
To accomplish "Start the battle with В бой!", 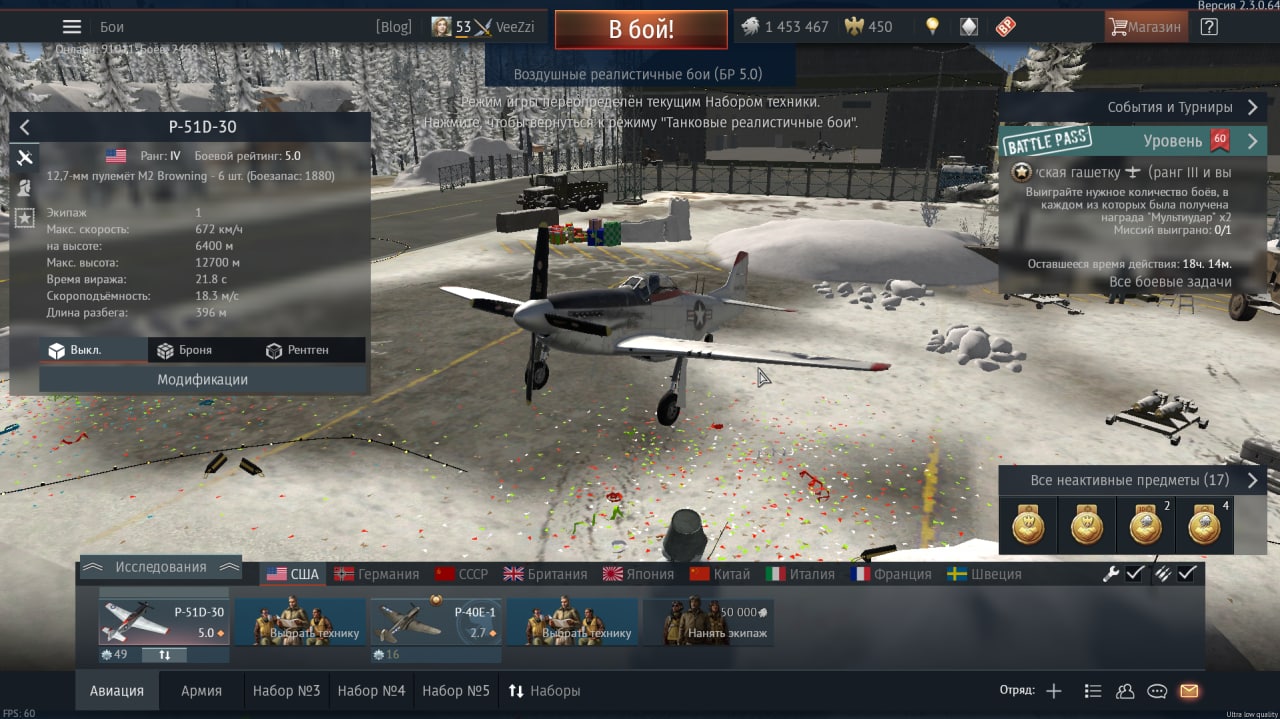I will (641, 29).
